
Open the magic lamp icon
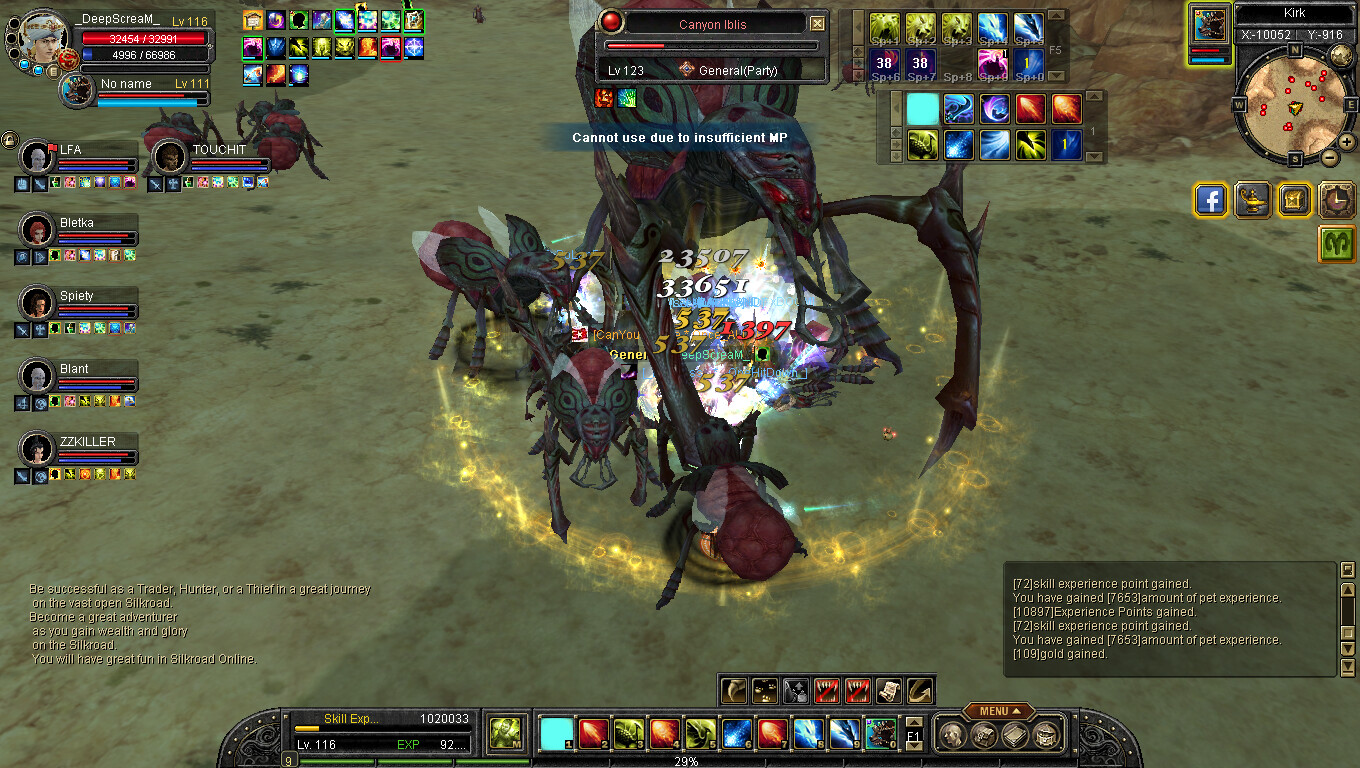pyautogui.click(x=1253, y=200)
